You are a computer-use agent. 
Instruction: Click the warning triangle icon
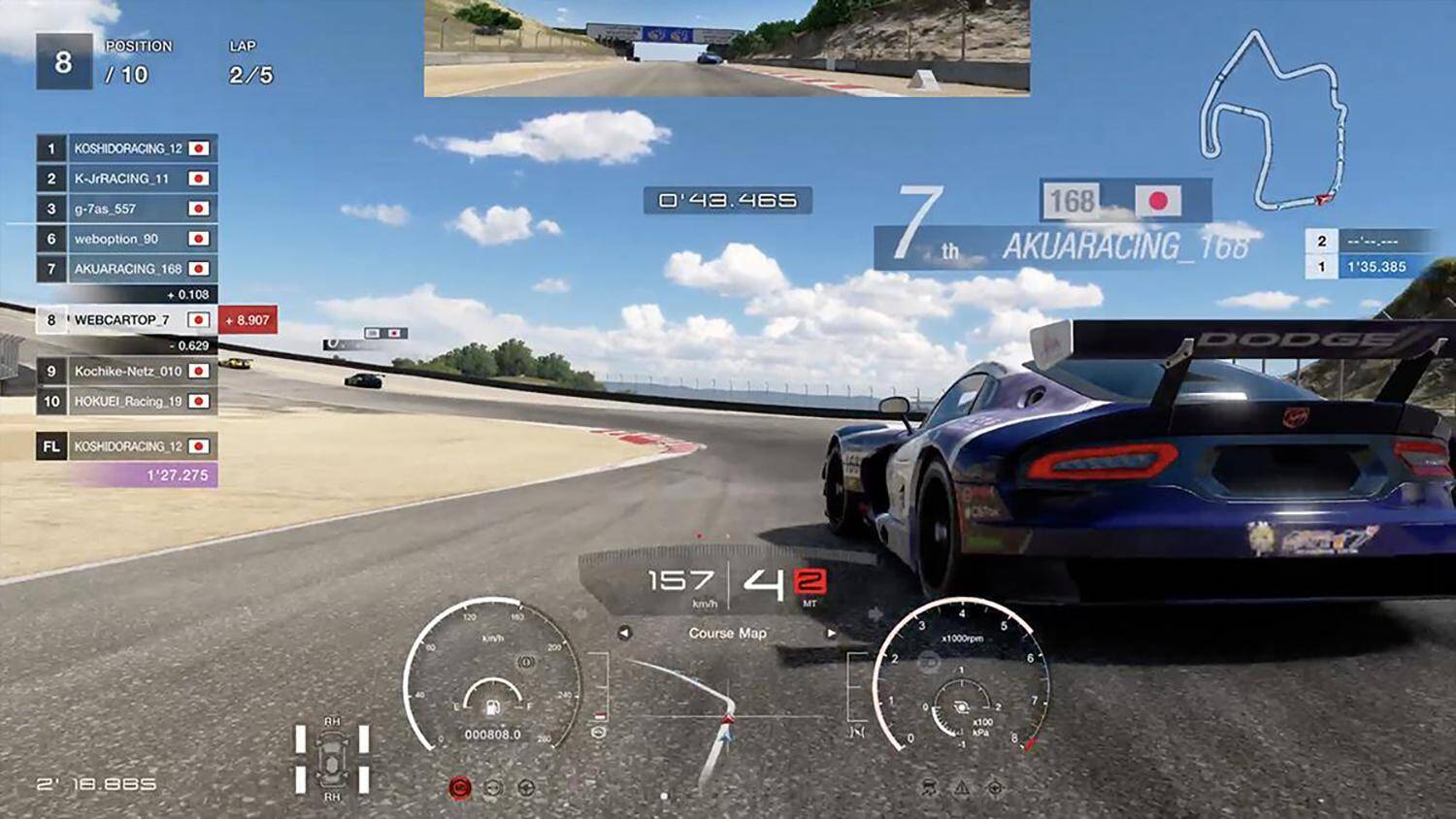coord(962,788)
